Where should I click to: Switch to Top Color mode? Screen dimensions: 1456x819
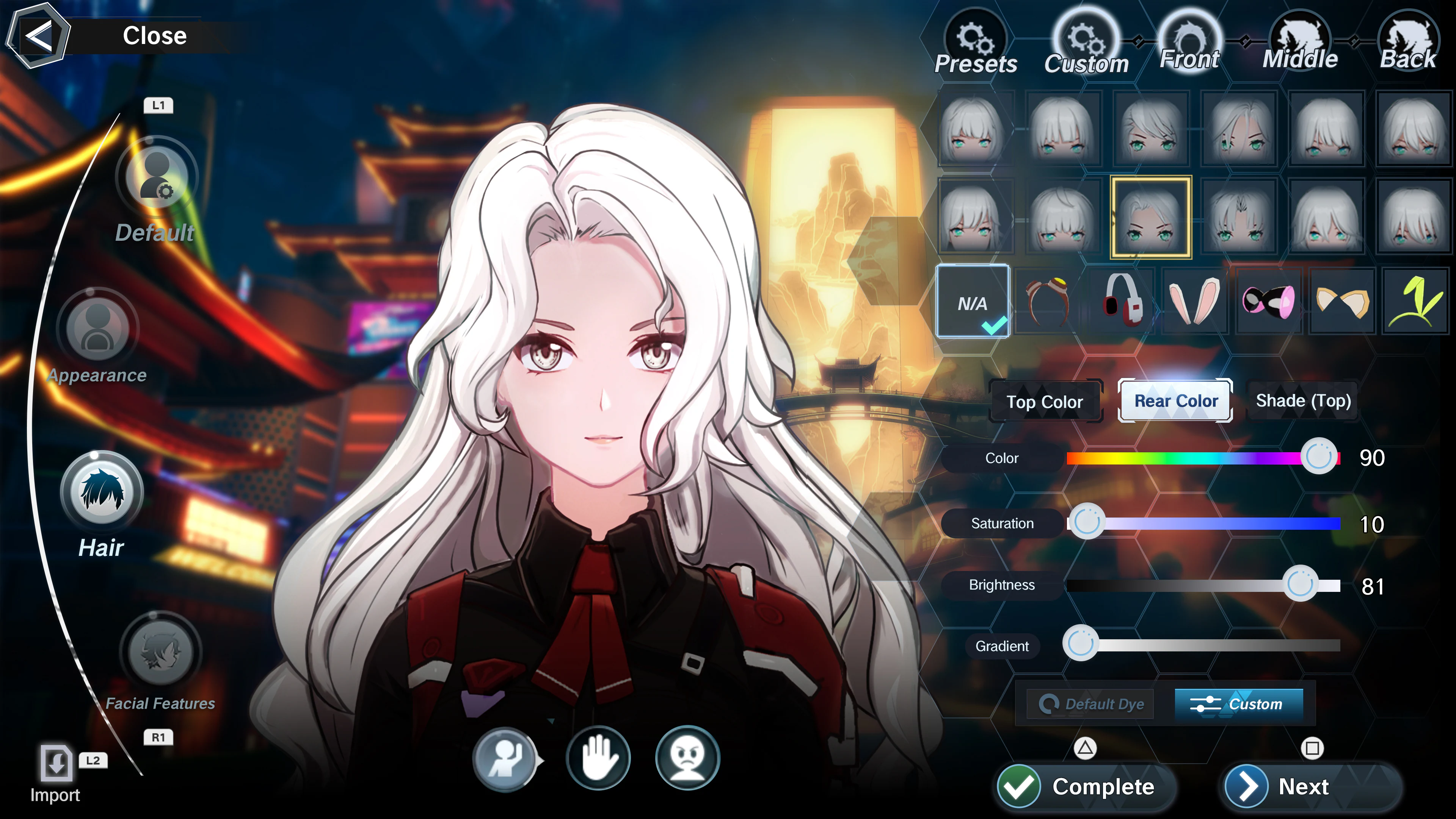(1046, 401)
